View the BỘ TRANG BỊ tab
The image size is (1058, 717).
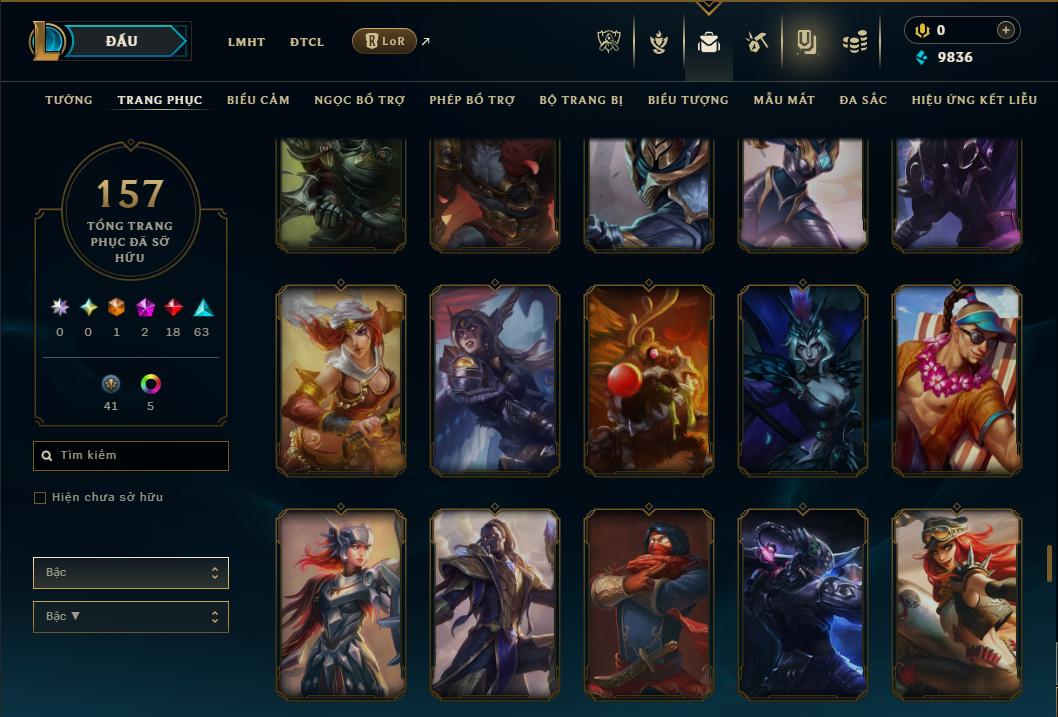[581, 100]
